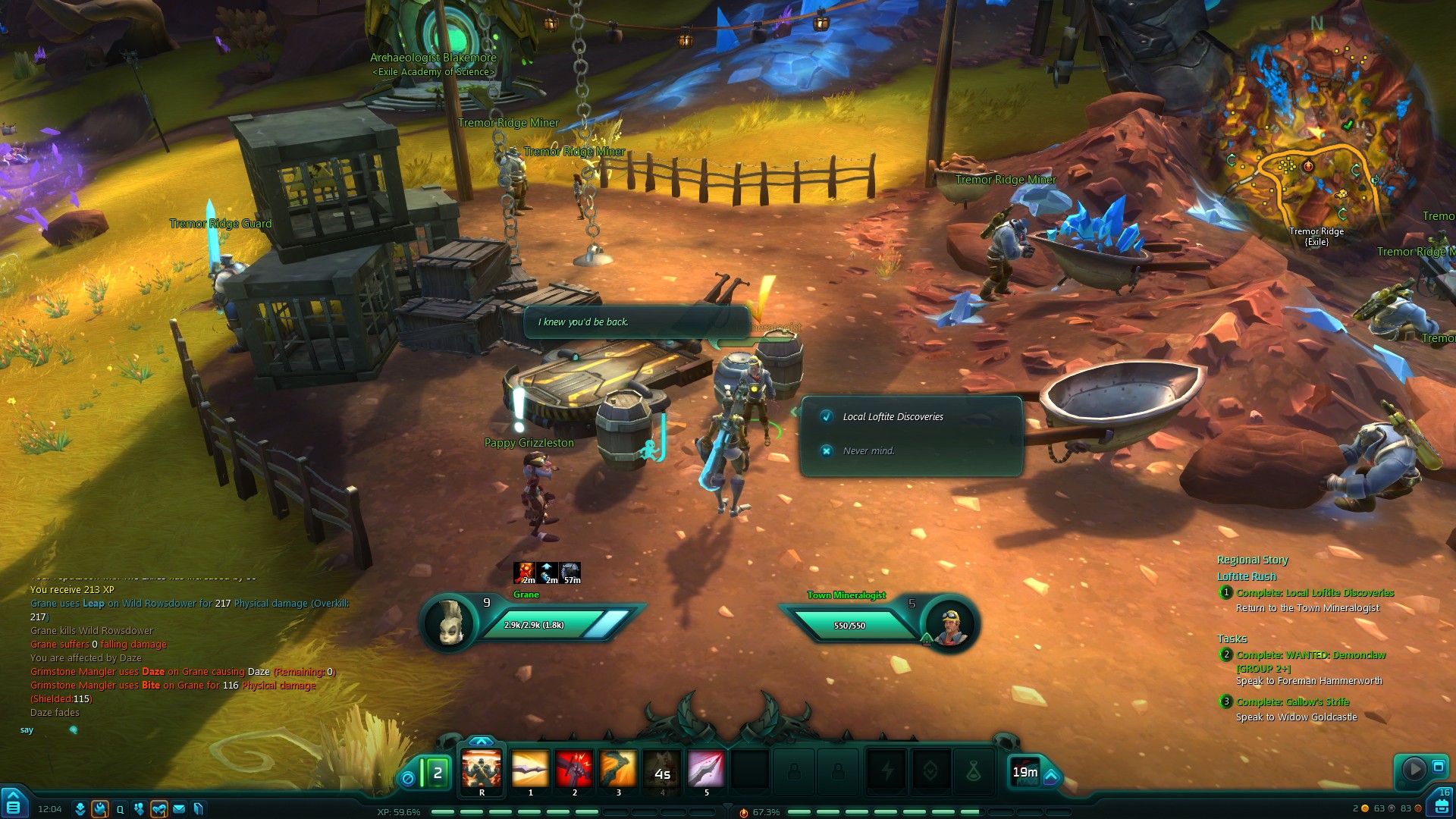1456x819 pixels.
Task: Use the spear thrust ability in slot 1
Action: [530, 770]
